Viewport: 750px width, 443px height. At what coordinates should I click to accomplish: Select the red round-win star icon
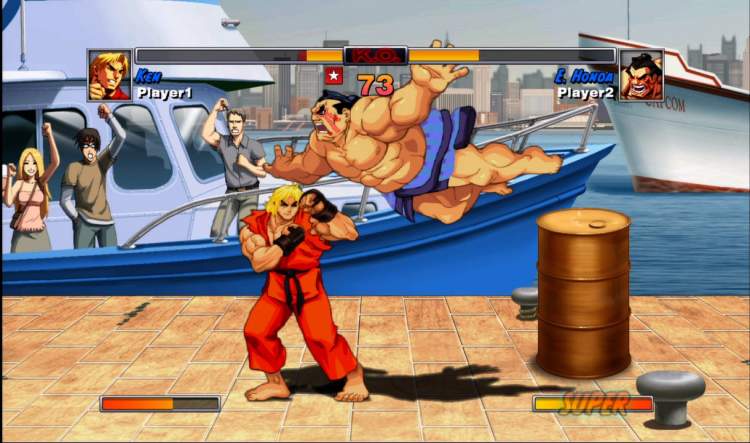tap(334, 75)
